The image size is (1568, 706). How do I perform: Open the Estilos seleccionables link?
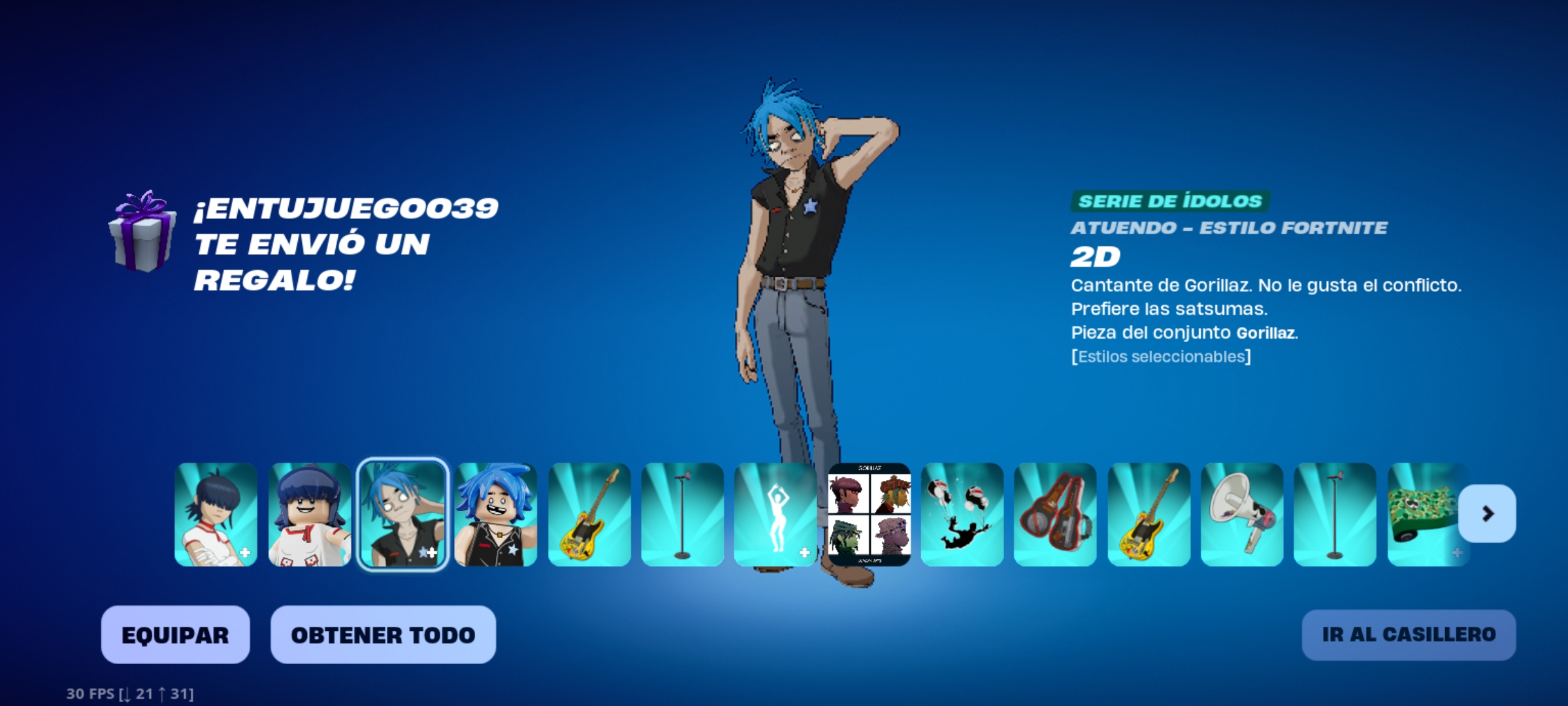coord(1161,357)
